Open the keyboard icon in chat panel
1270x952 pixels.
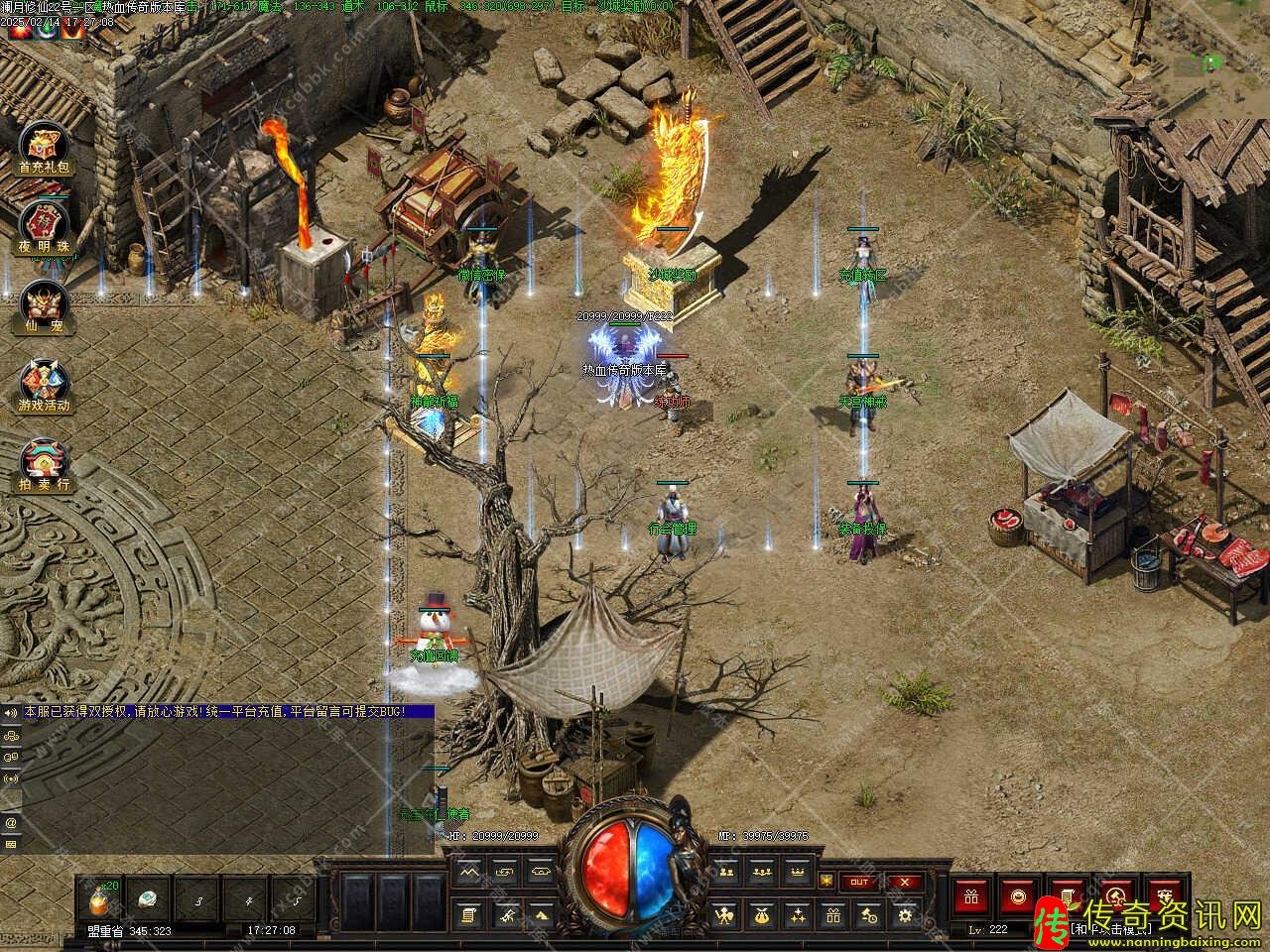point(11,844)
